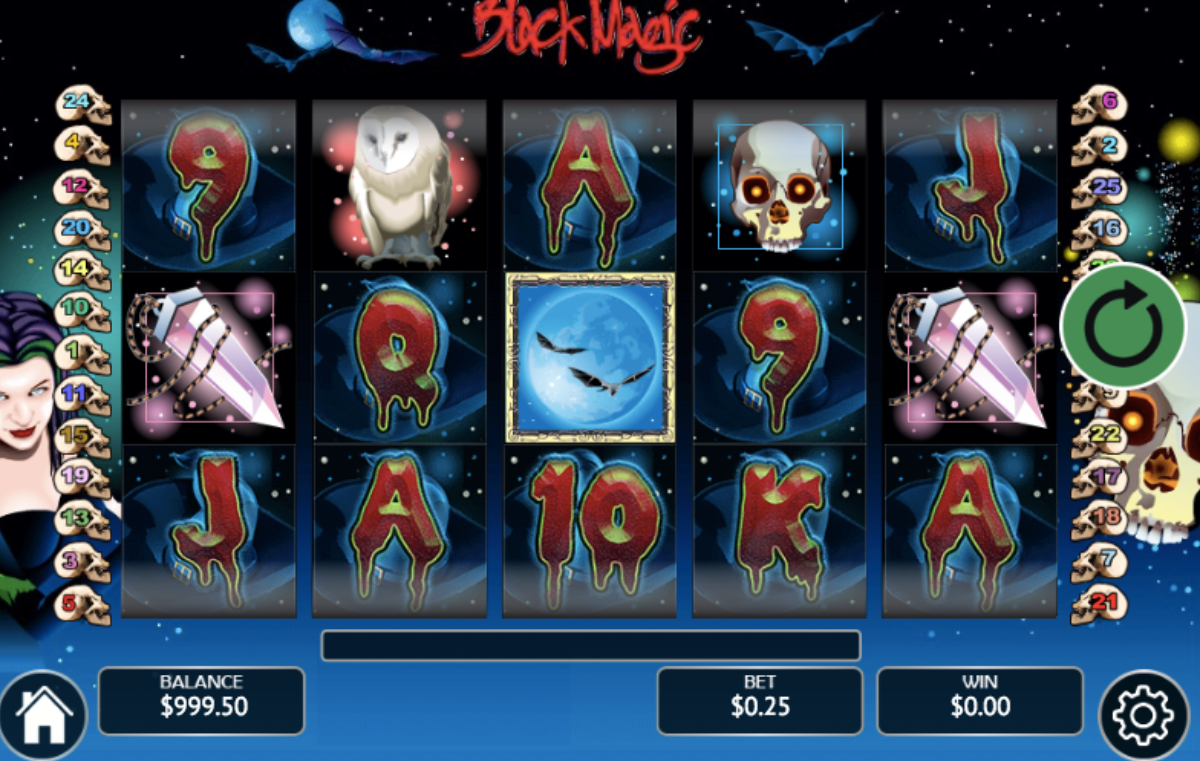Image resolution: width=1200 pixels, height=761 pixels.
Task: Open the gear settings menu
Action: tap(1144, 715)
